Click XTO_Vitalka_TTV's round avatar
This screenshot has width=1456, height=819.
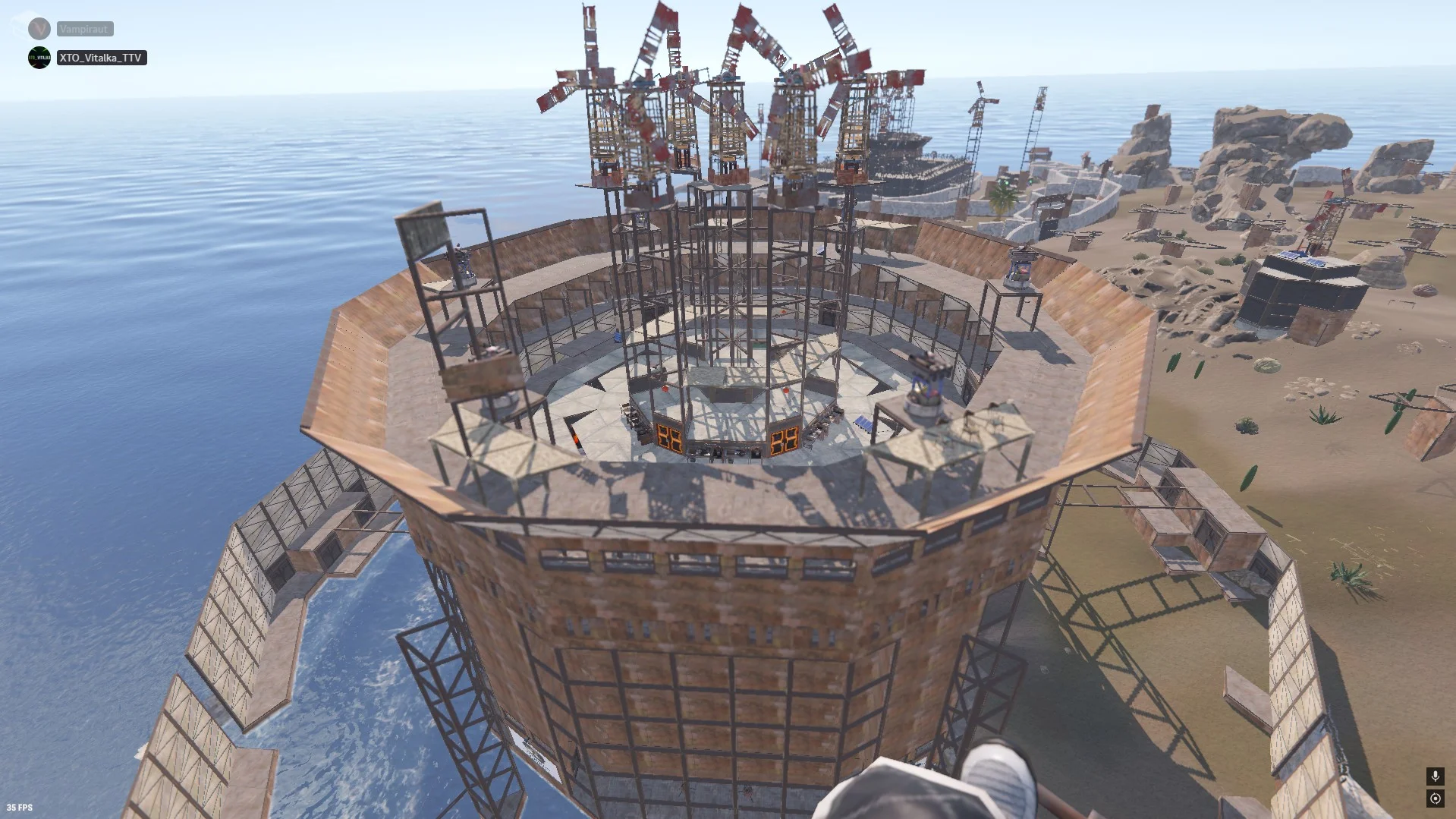pyautogui.click(x=39, y=58)
